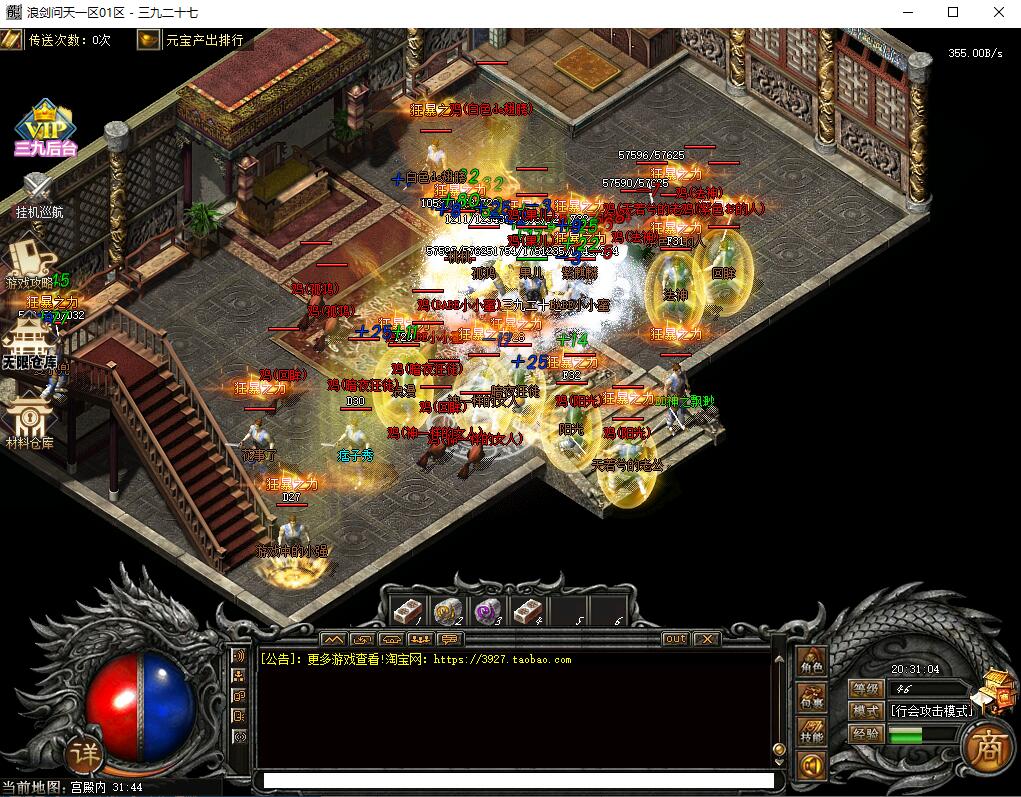Open the VIP 三九后台 panel
Image resolution: width=1021 pixels, height=797 pixels.
pyautogui.click(x=45, y=130)
